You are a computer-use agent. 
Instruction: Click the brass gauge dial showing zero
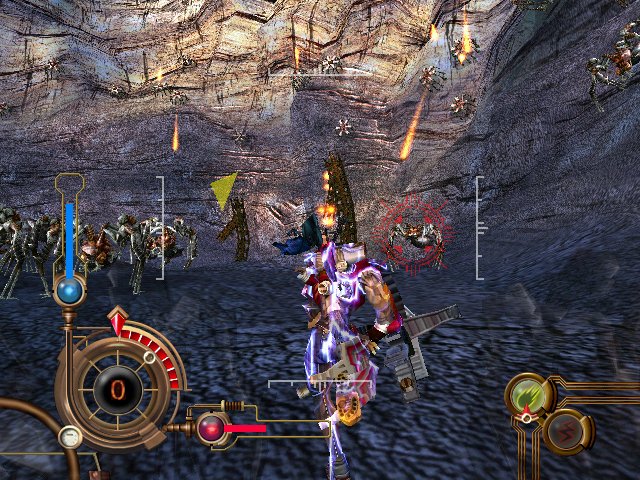point(117,386)
